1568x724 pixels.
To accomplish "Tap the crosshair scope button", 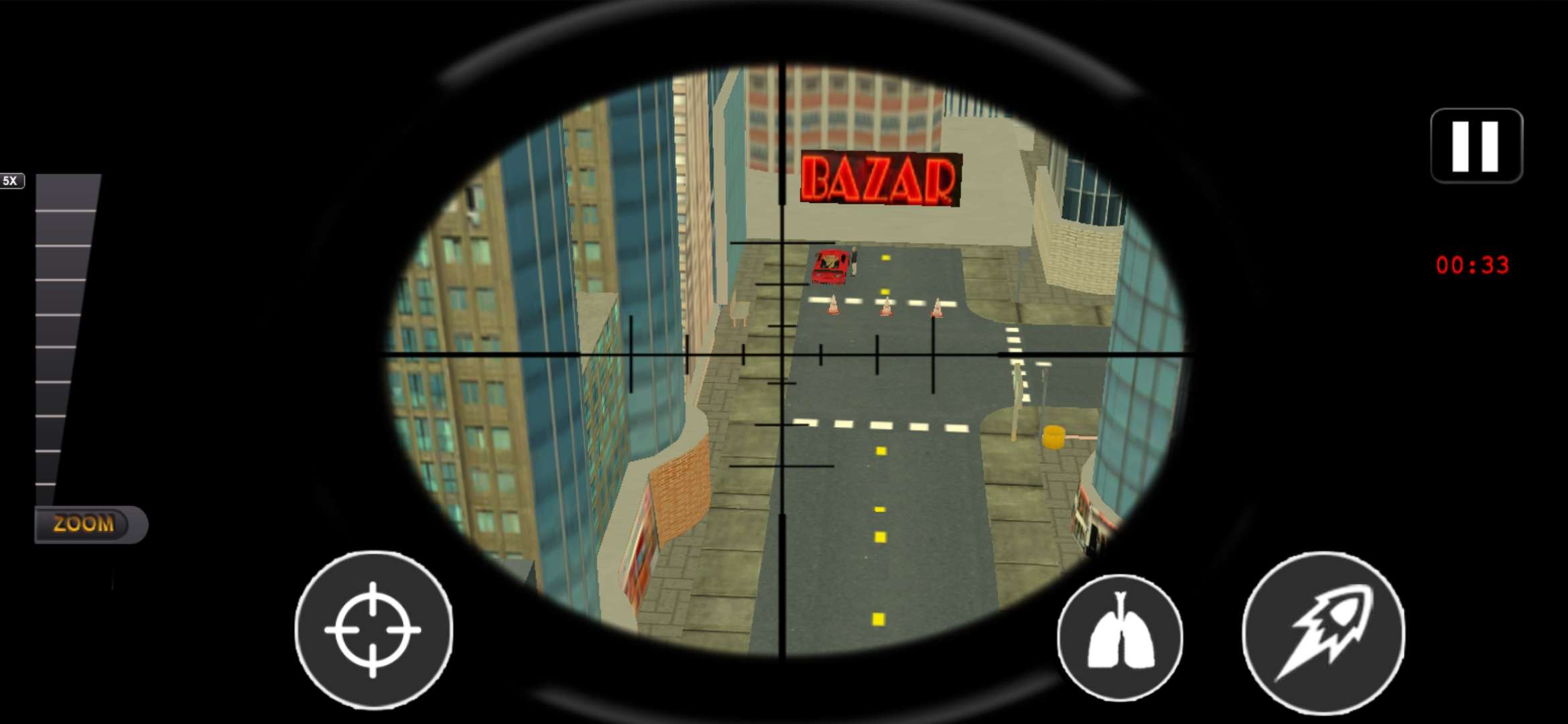I will click(x=373, y=629).
